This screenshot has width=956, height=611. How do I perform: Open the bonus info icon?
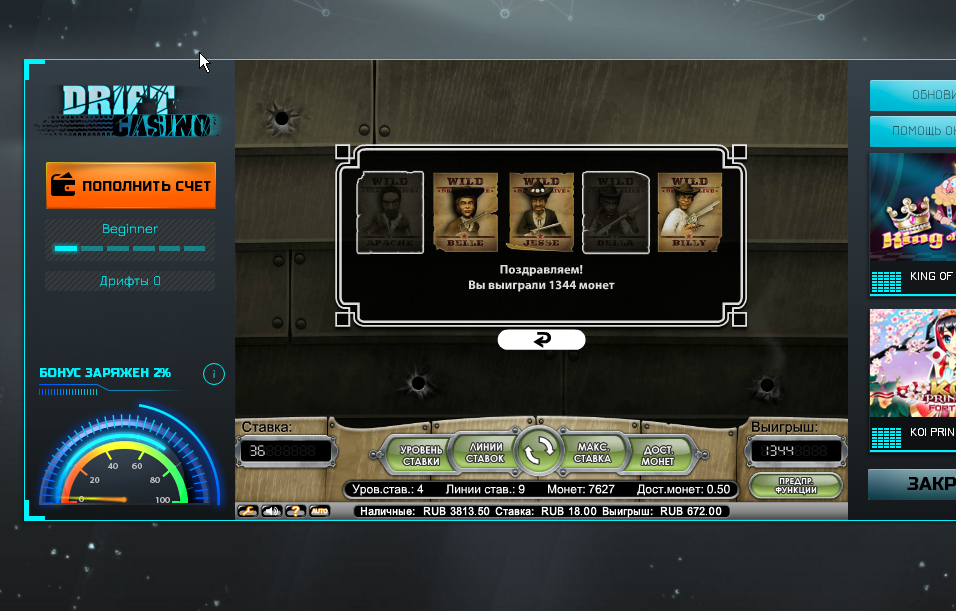213,374
